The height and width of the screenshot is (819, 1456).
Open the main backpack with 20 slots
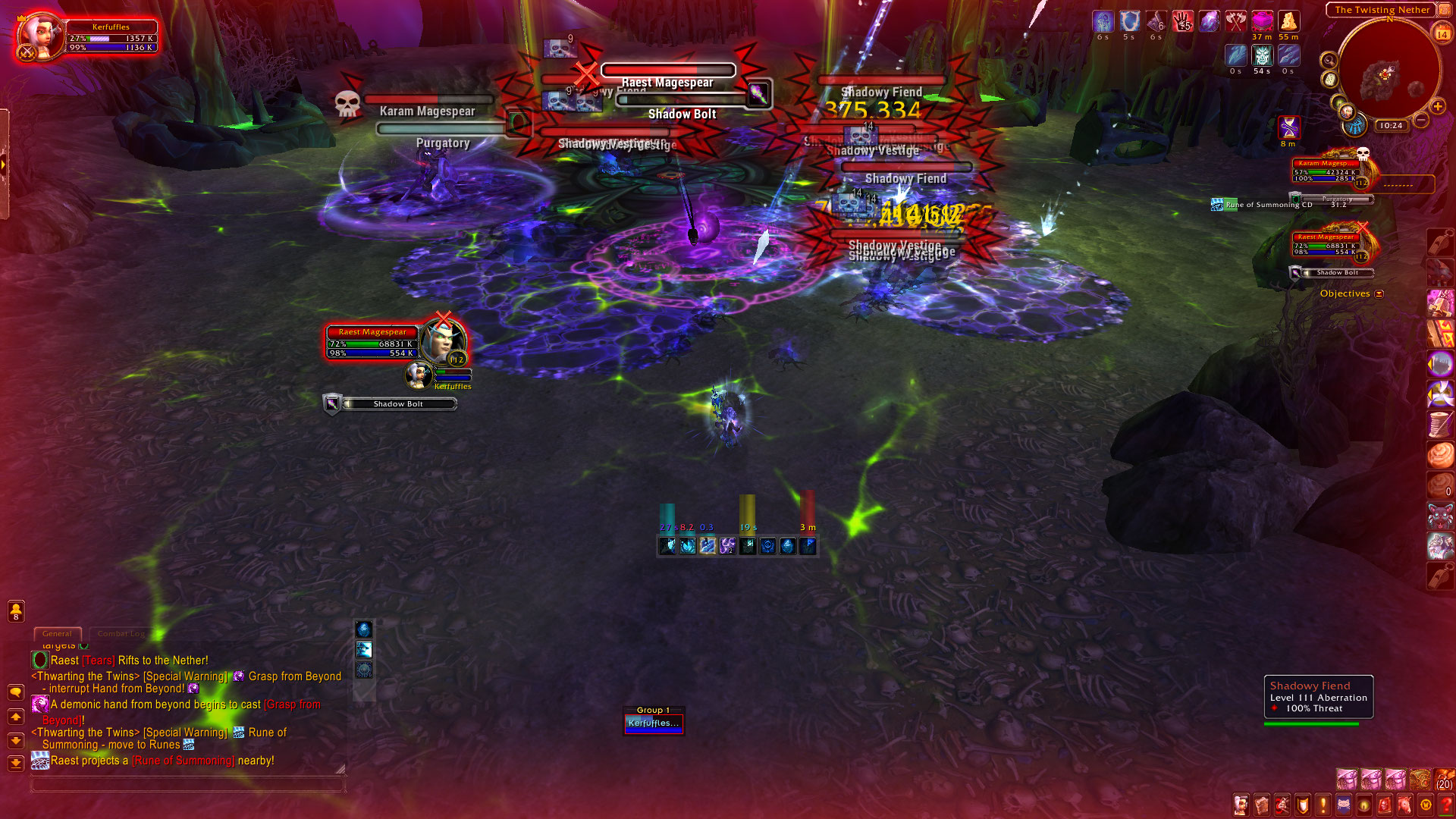point(1444,779)
